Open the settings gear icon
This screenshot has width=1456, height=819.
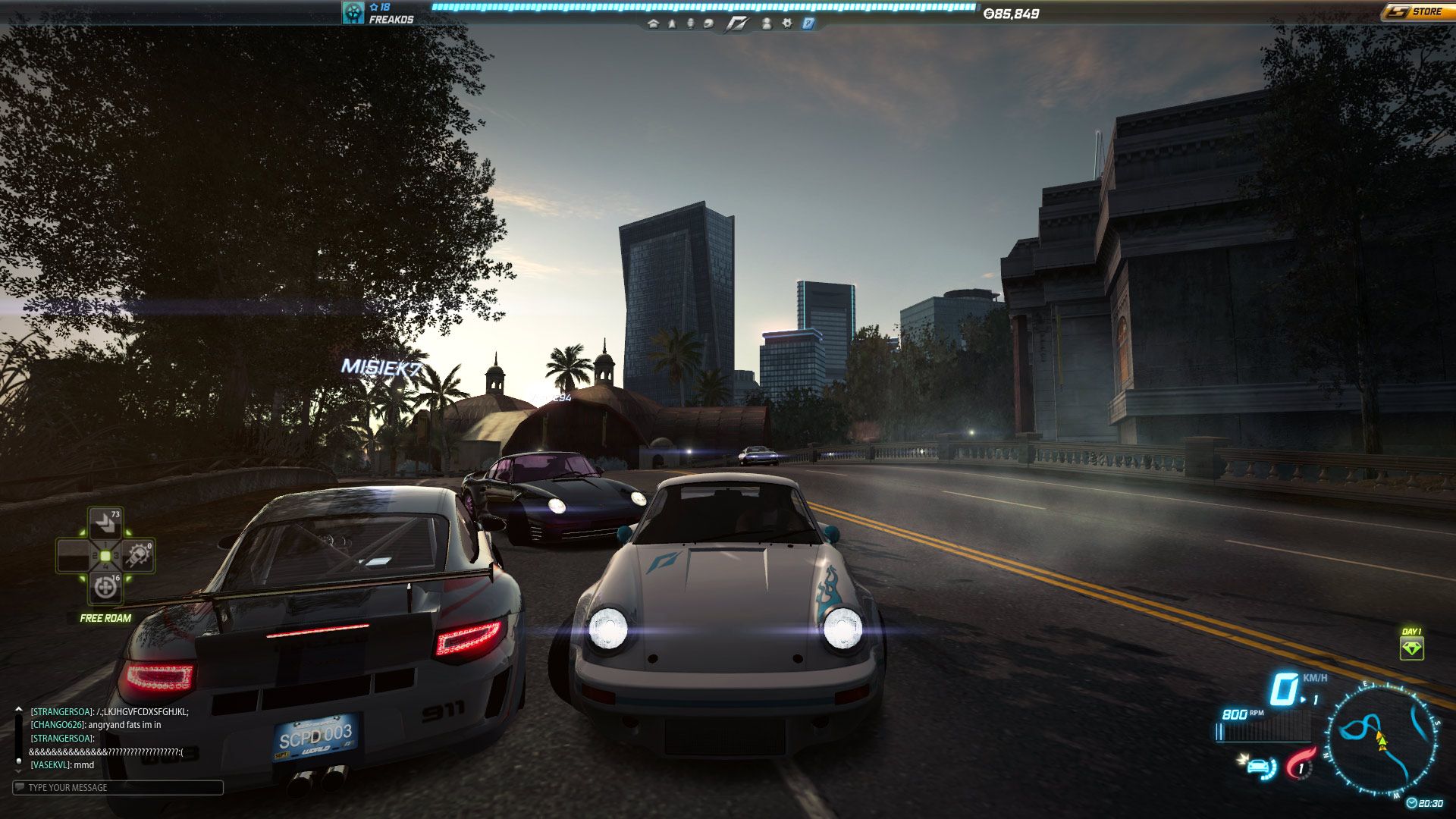[787, 24]
